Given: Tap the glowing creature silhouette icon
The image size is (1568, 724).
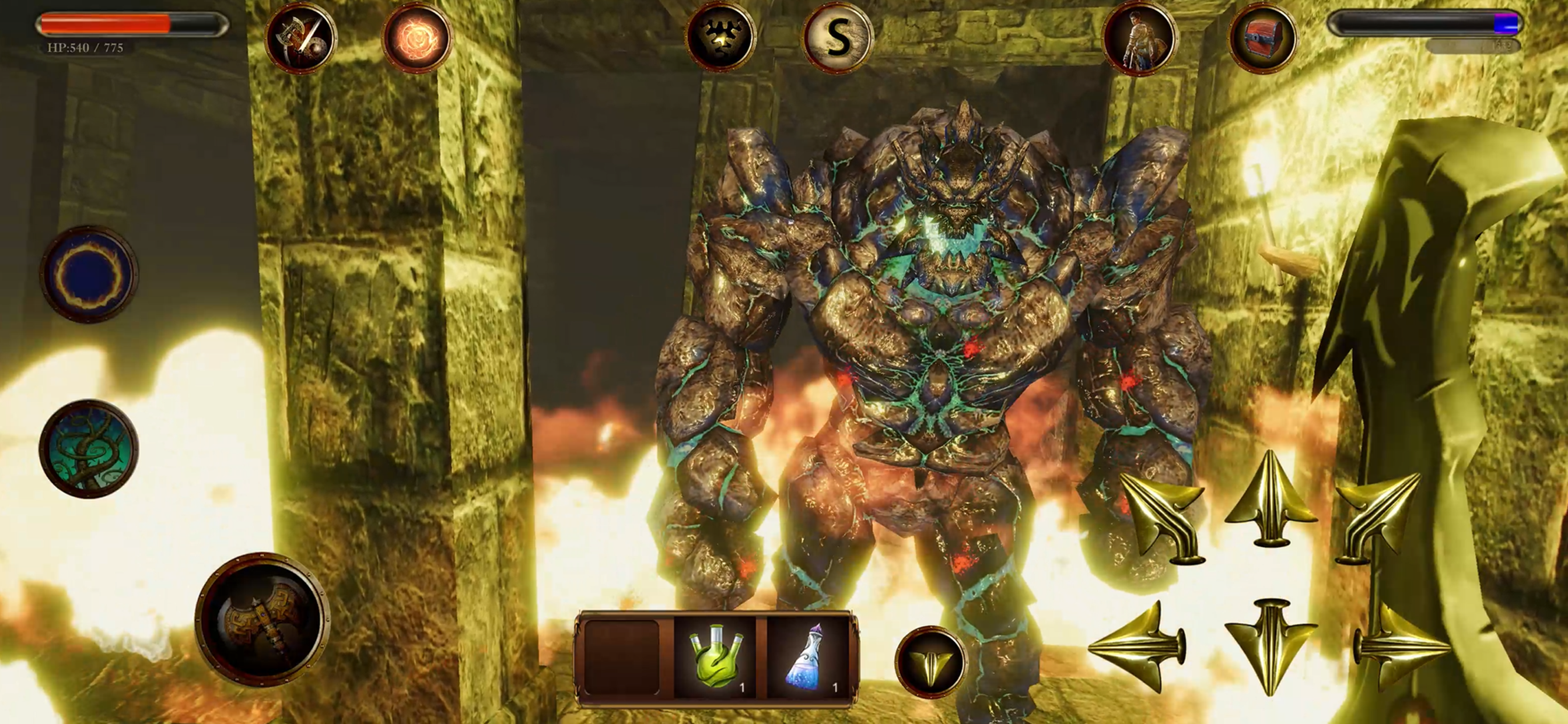Looking at the screenshot, I should tap(720, 38).
